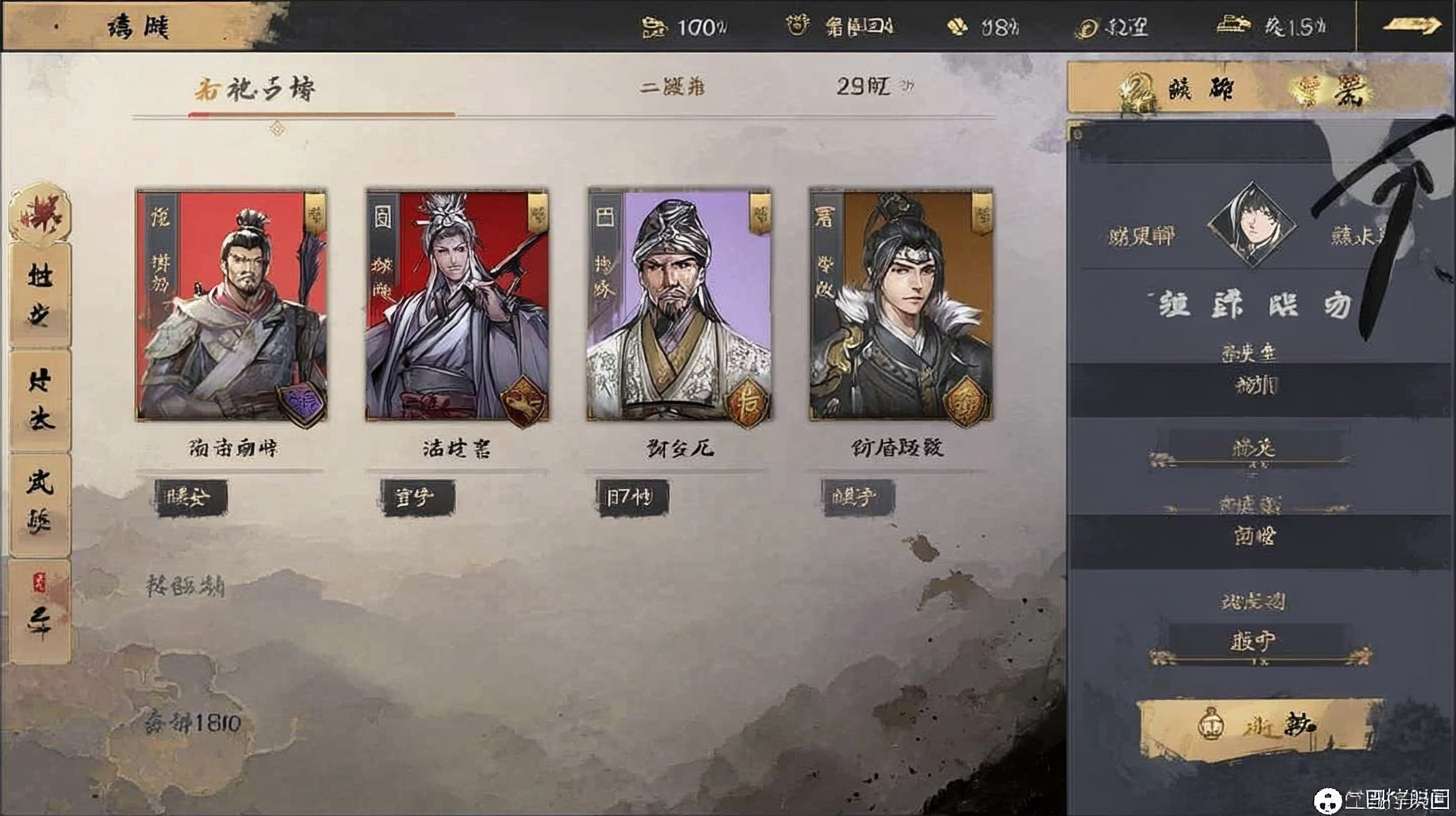Click the dark tag under the silver-haired swordsman

click(417, 497)
